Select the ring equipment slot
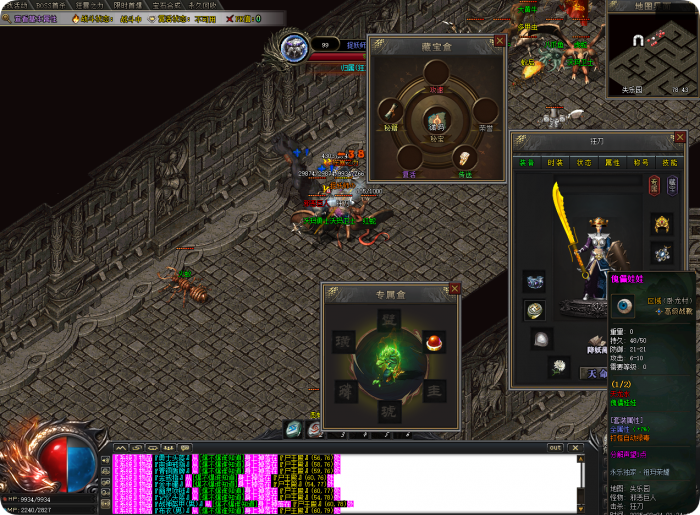700x515 pixels. 535,310
